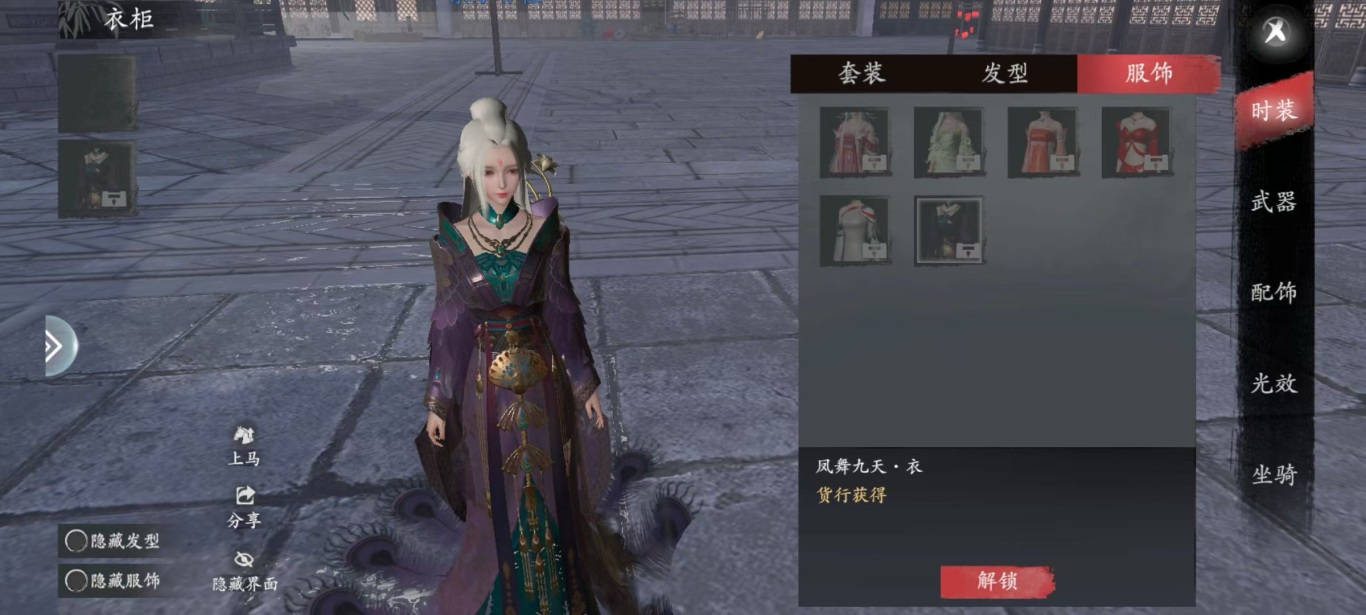
Task: Open the 武器 weapon category
Action: coord(1273,202)
